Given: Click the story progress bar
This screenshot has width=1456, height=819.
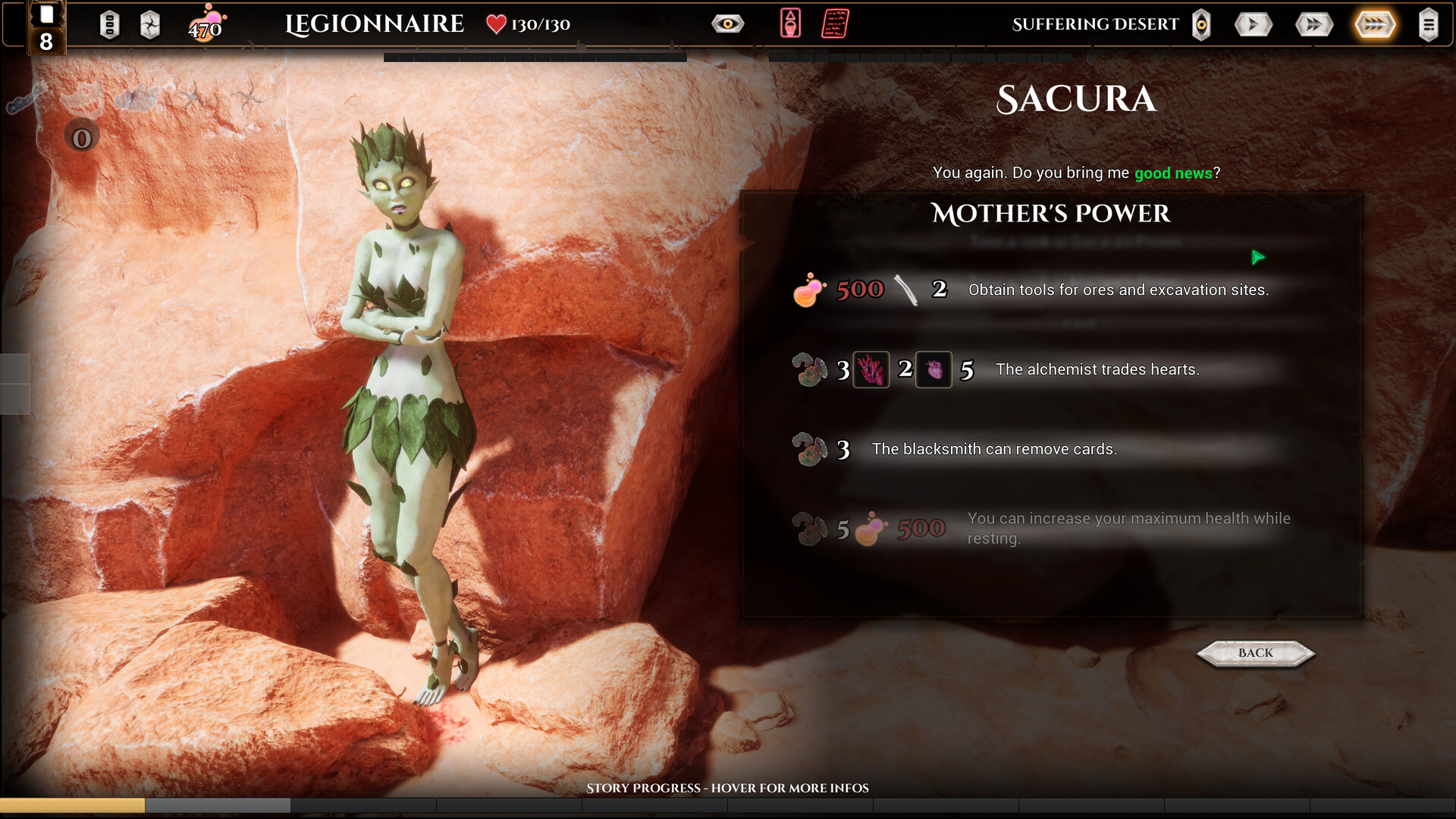Looking at the screenshot, I should click(727, 805).
